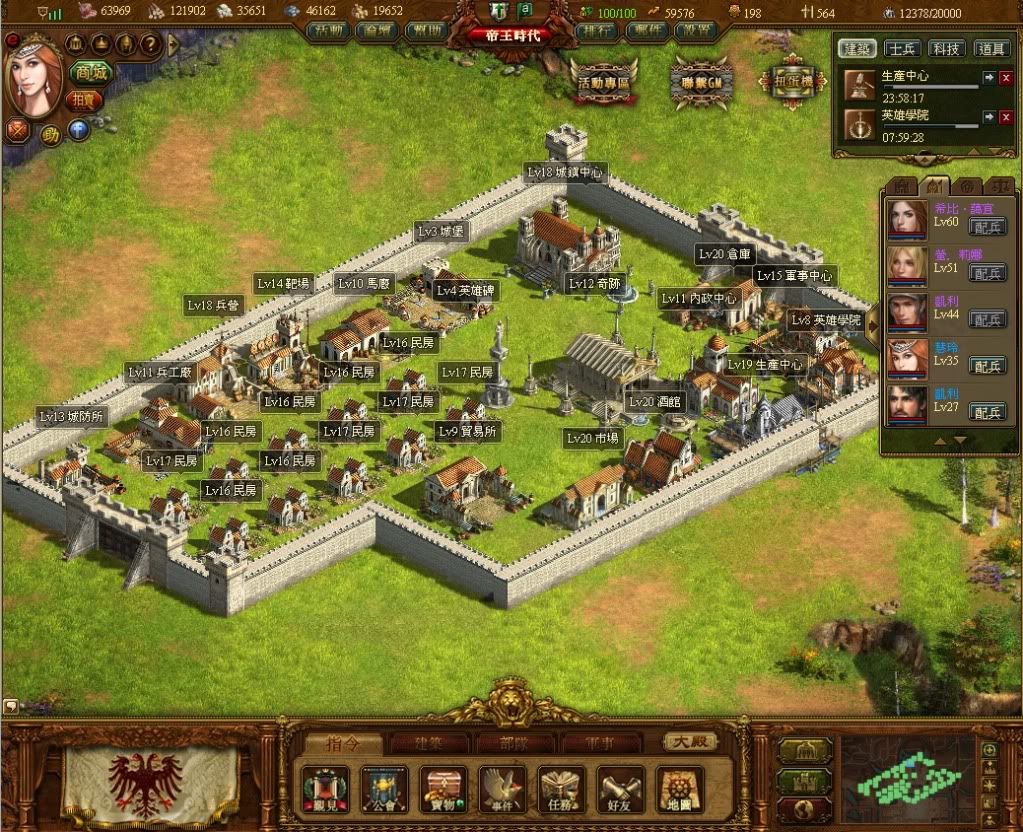Open the 好友 friends icon

[621, 790]
